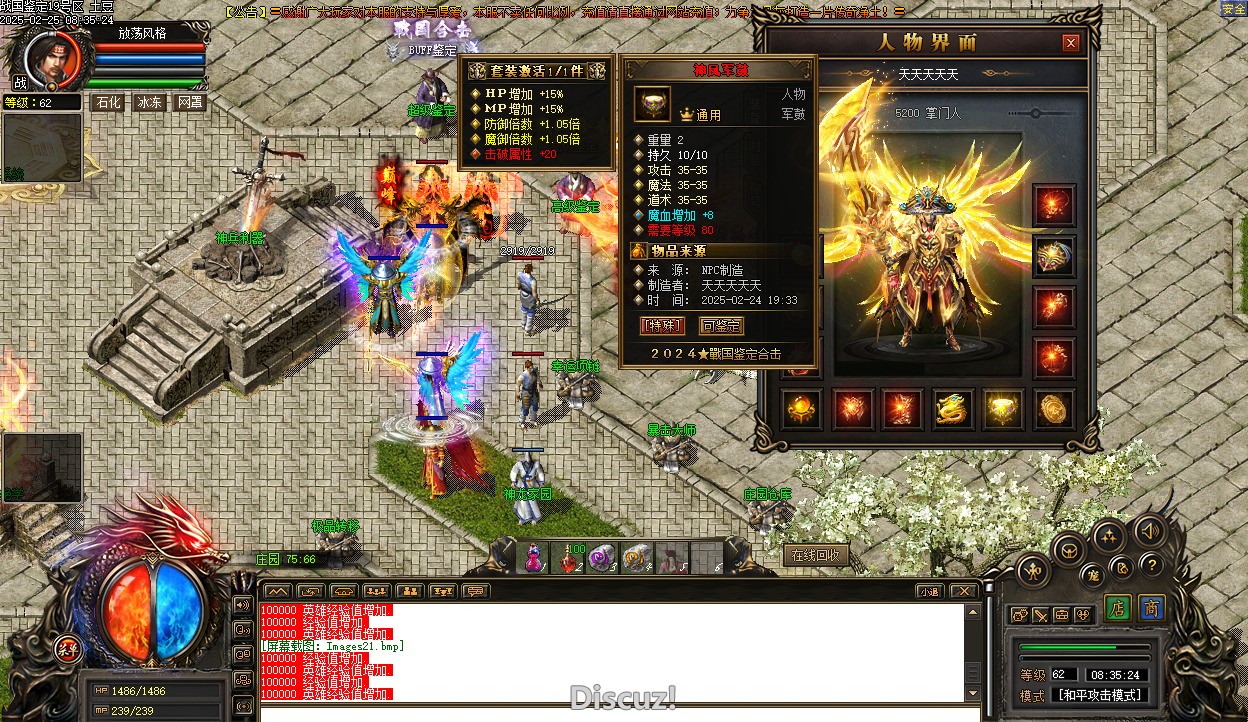Use the pink potion in hotbar slot 1
Viewport: 1248px width, 722px height.
point(534,558)
